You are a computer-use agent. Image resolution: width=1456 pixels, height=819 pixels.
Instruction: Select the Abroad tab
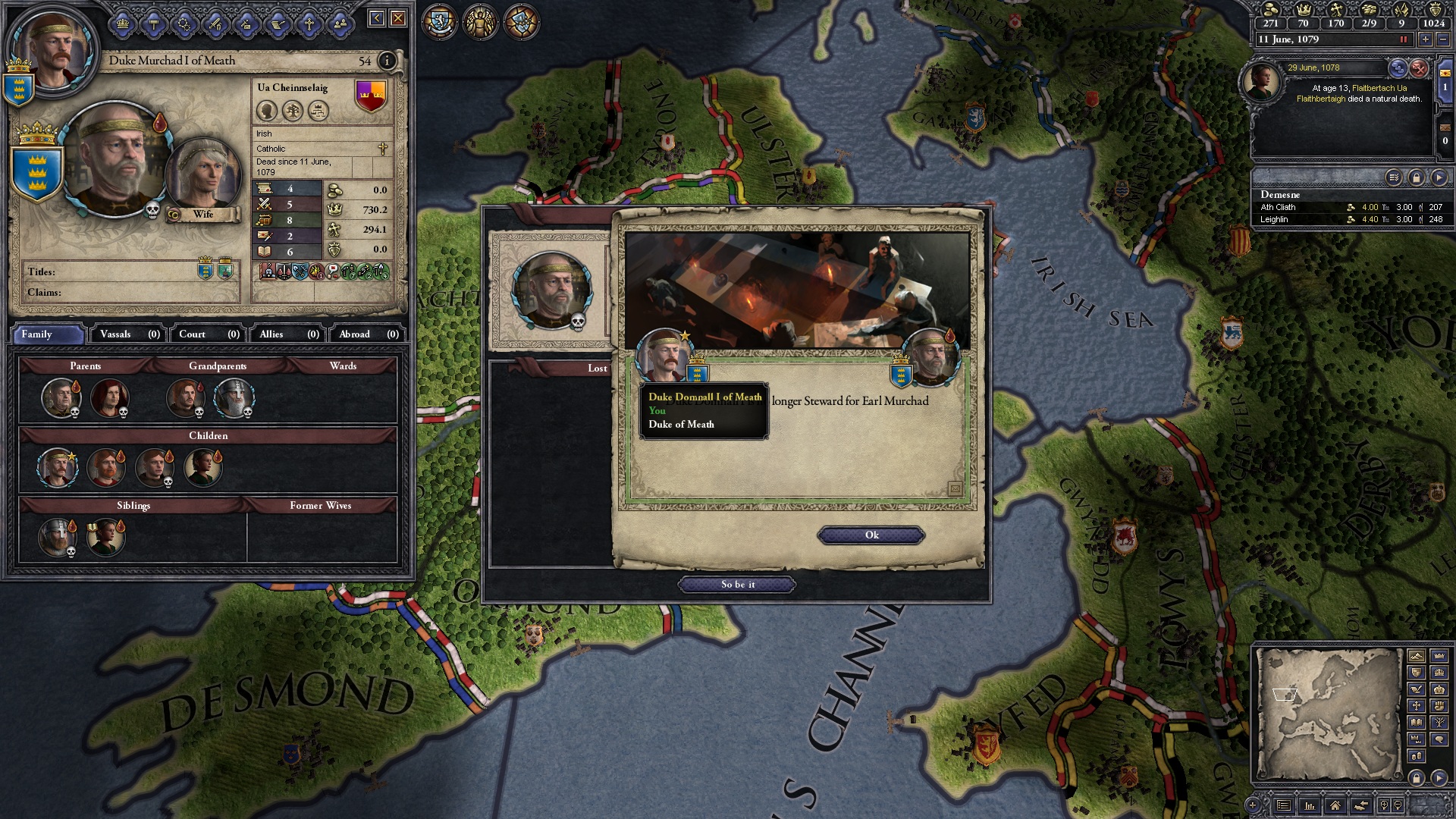368,334
